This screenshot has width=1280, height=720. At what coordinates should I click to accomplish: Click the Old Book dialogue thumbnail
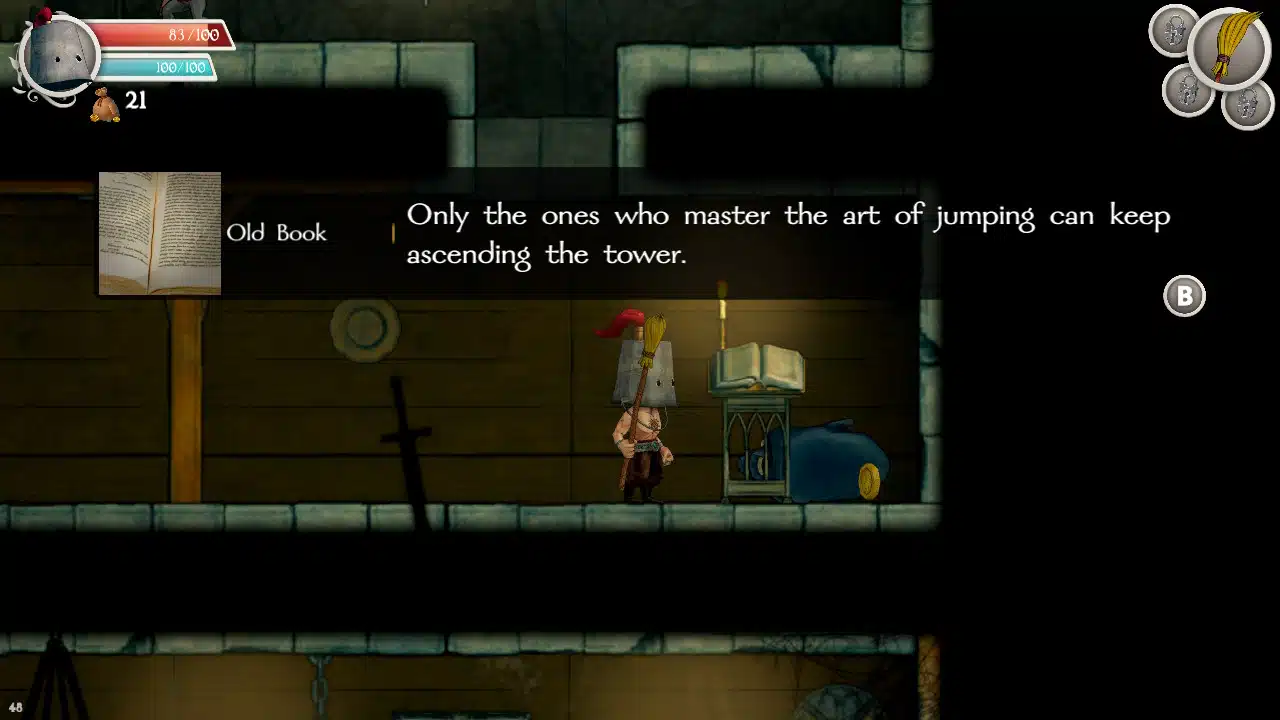click(x=160, y=233)
